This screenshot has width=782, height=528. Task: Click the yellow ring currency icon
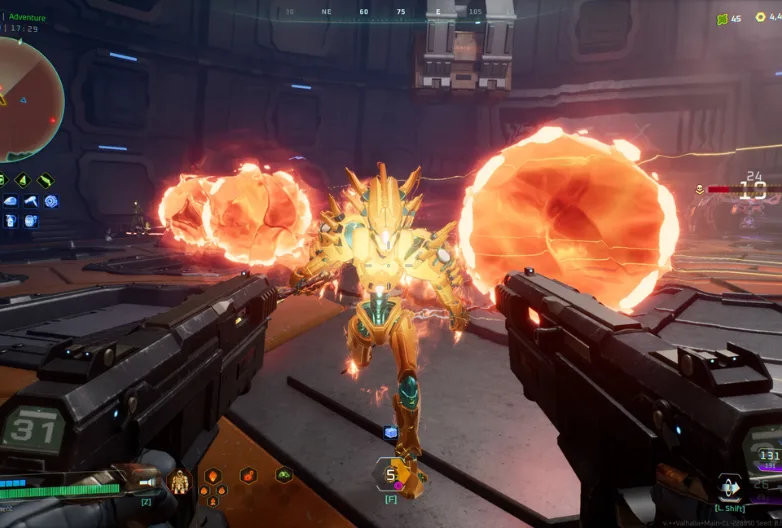tap(762, 18)
